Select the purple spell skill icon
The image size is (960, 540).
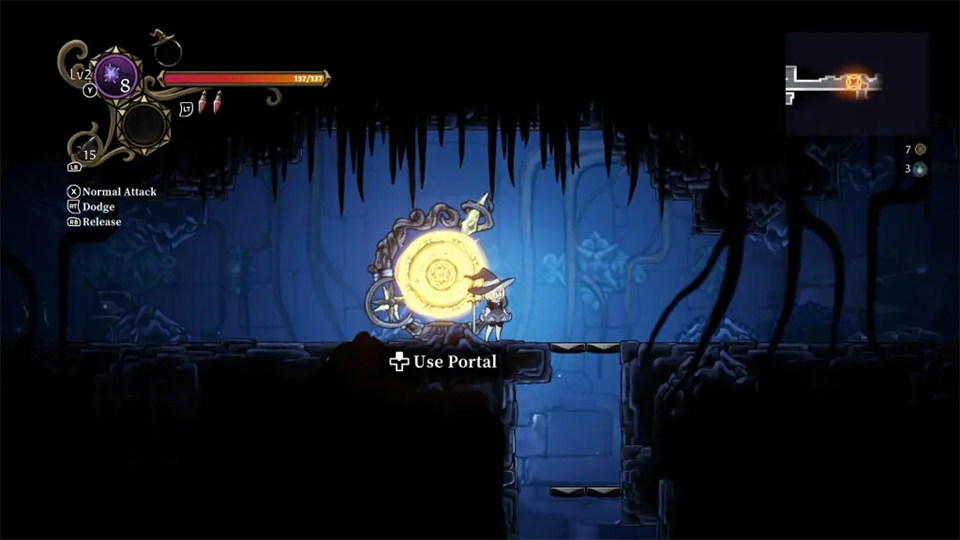click(x=115, y=76)
